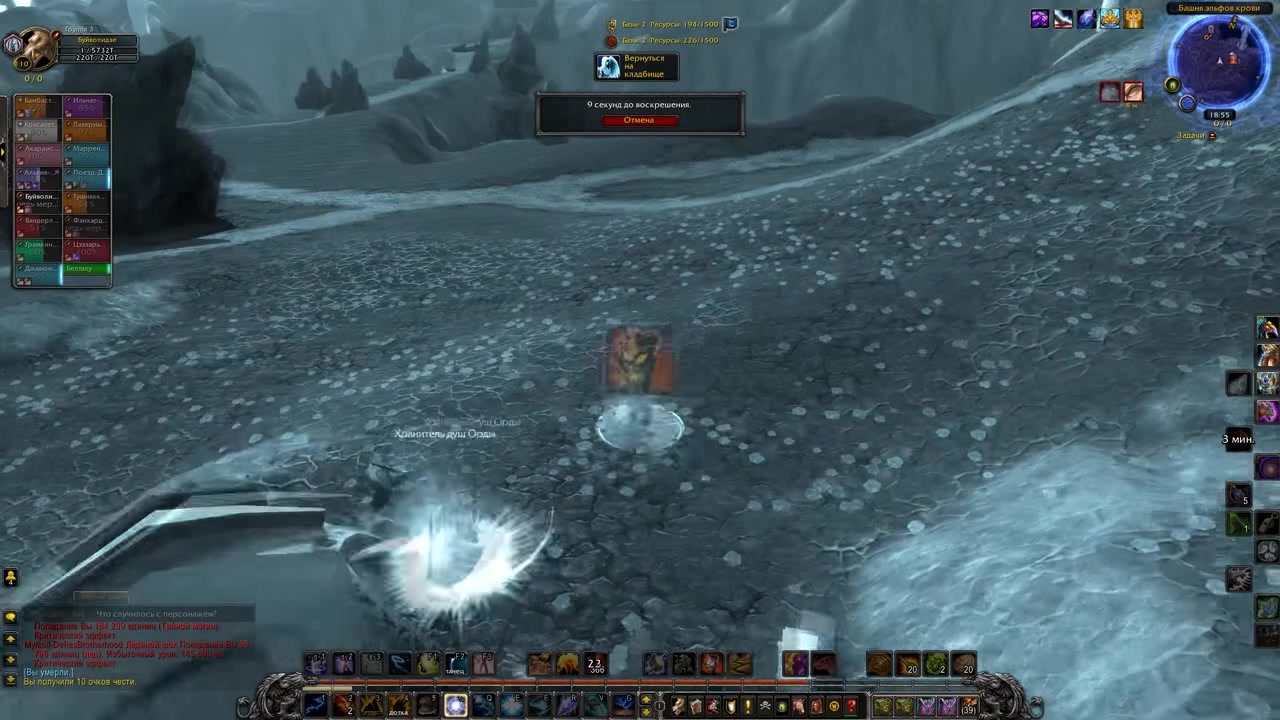Screen dimensions: 1280x720
Task: Activate the highlighted glowing orb ability
Action: [x=455, y=706]
